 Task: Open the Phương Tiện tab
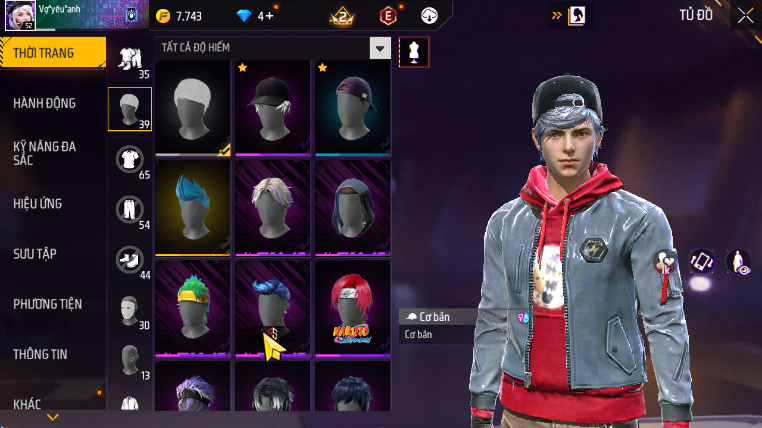point(48,303)
